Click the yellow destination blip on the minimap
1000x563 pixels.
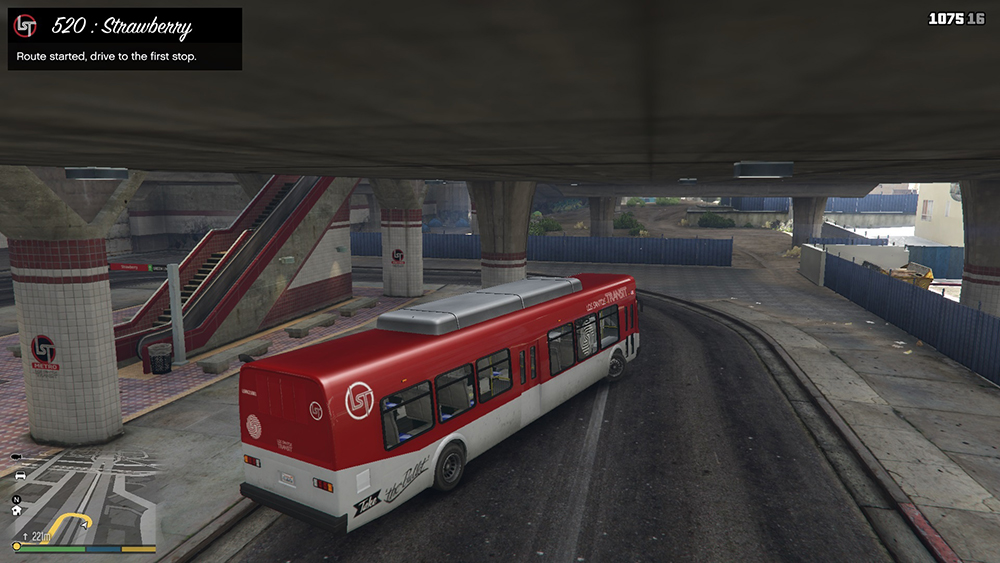tap(16, 546)
